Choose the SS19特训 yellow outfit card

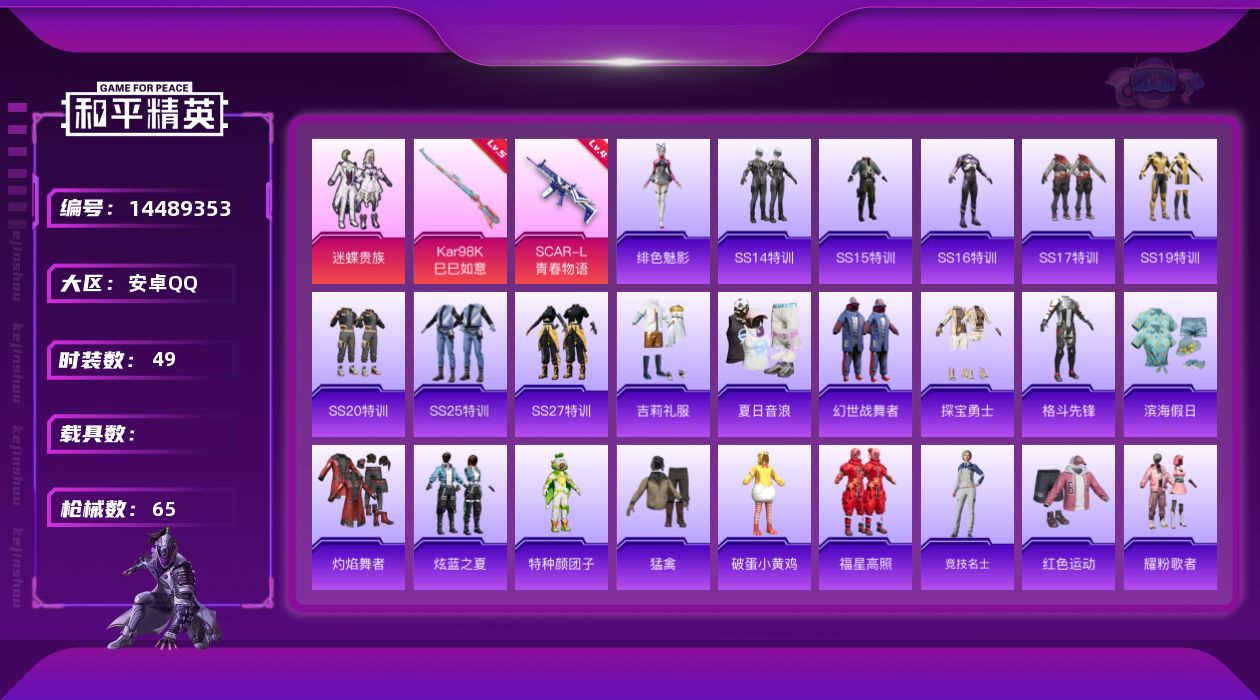1170,211
